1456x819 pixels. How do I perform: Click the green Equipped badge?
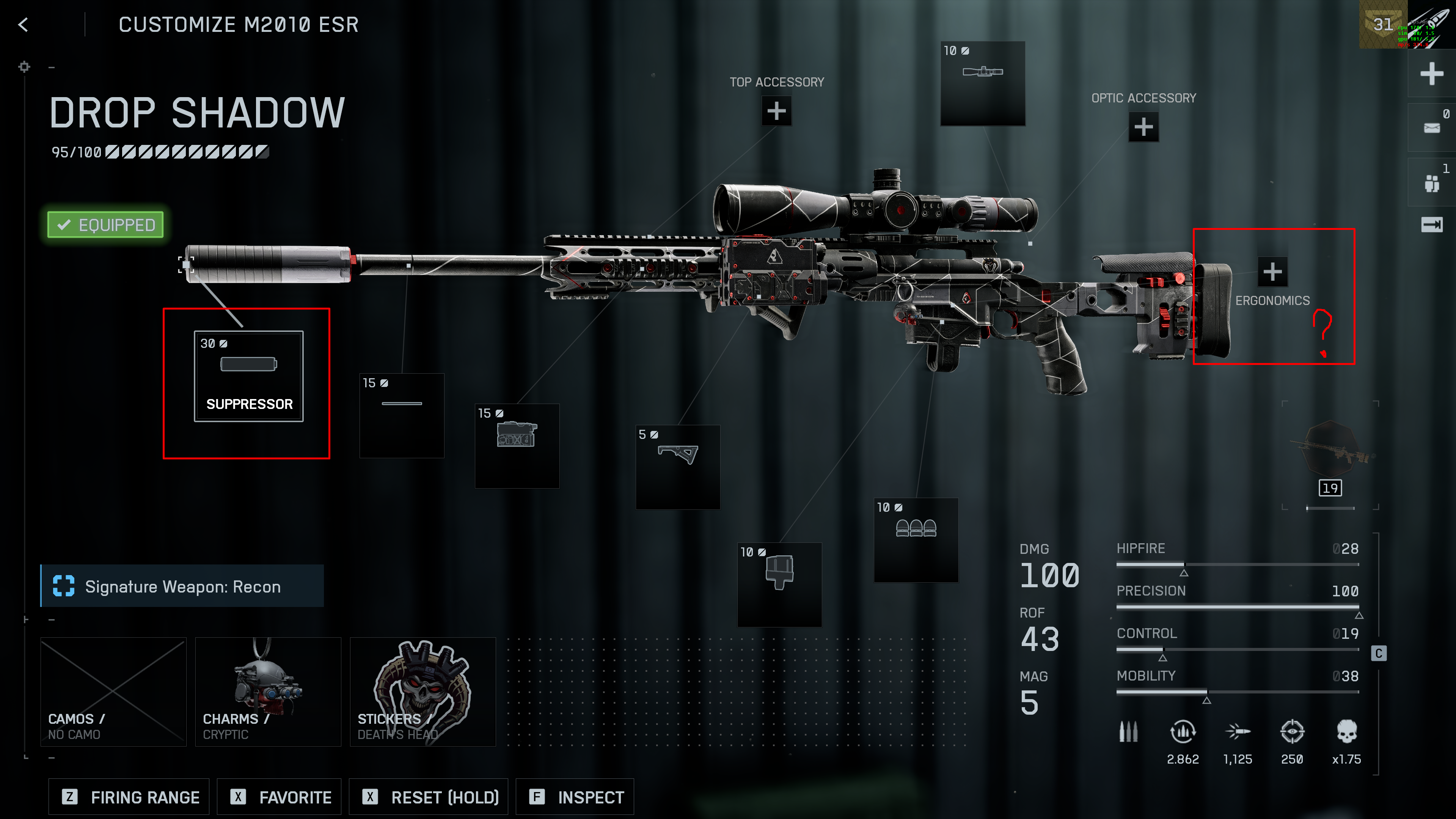106,225
